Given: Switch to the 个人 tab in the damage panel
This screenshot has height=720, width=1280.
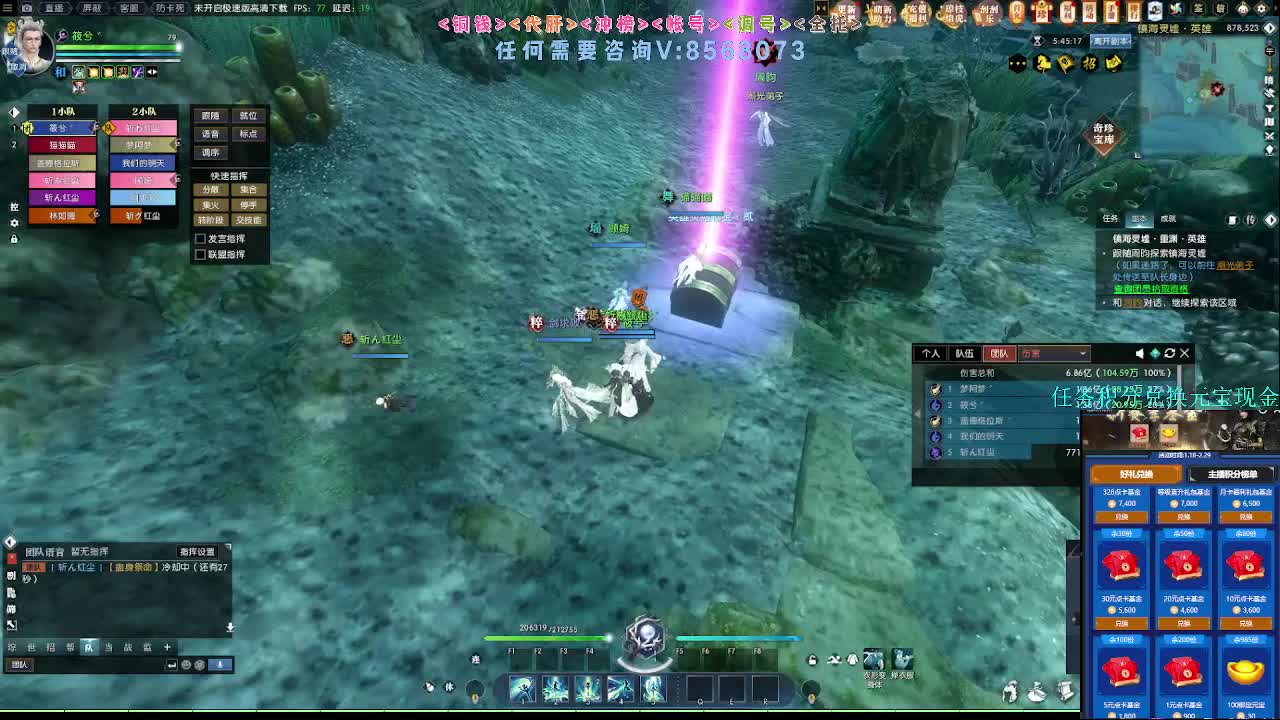Looking at the screenshot, I should click(x=932, y=353).
